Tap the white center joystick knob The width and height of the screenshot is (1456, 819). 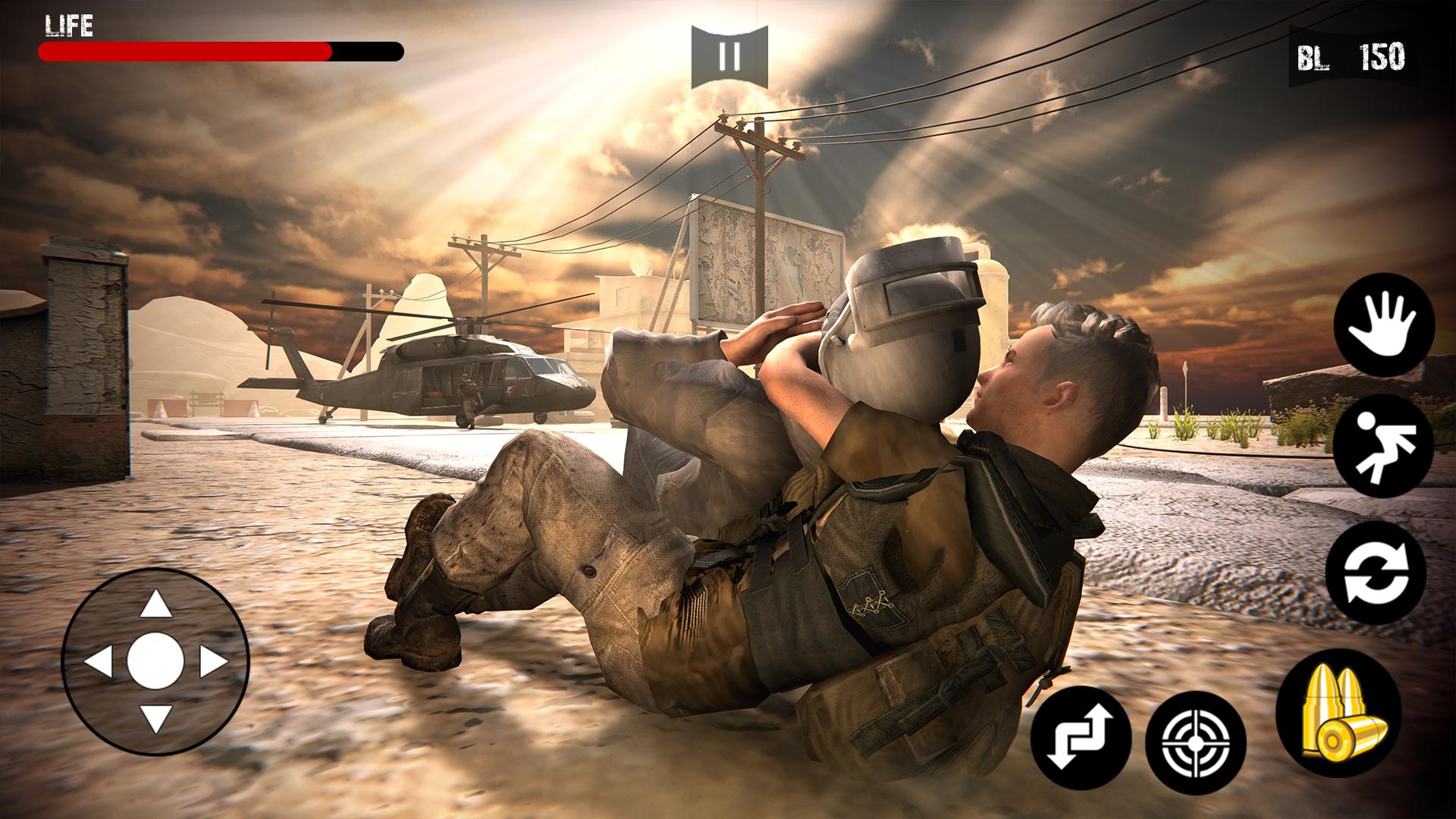click(x=156, y=661)
